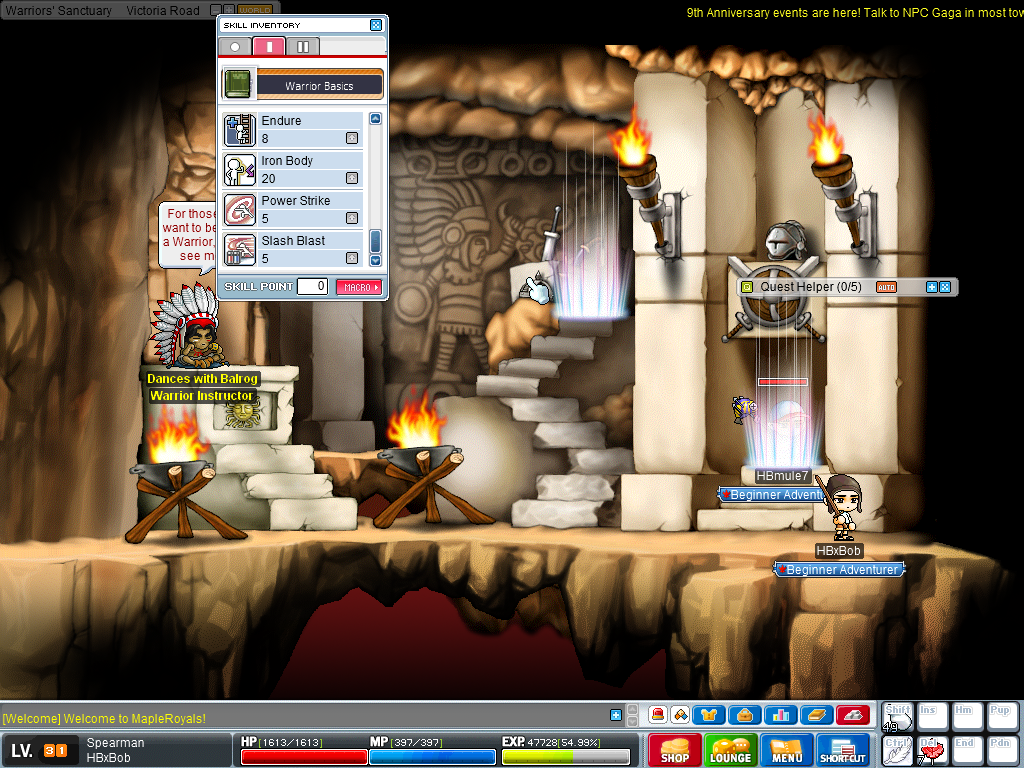This screenshot has width=1024, height=768.
Task: Raise the Iron Body skill level
Action: [x=352, y=178]
